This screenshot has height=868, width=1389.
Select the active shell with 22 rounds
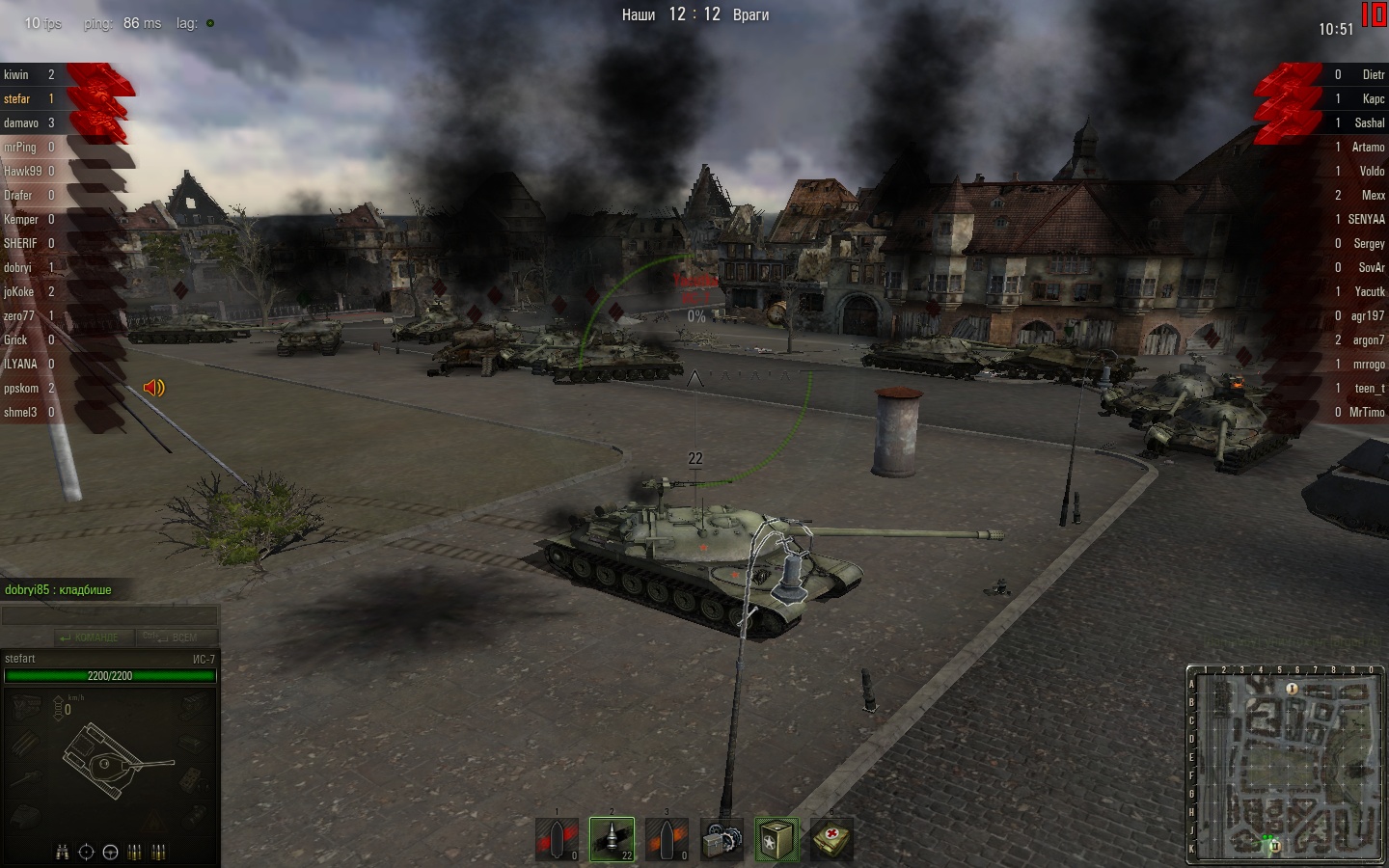coord(613,839)
